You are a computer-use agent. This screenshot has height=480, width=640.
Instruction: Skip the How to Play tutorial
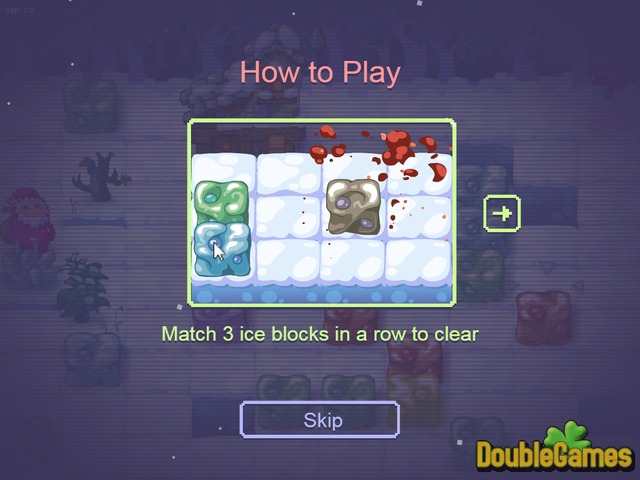click(320, 420)
